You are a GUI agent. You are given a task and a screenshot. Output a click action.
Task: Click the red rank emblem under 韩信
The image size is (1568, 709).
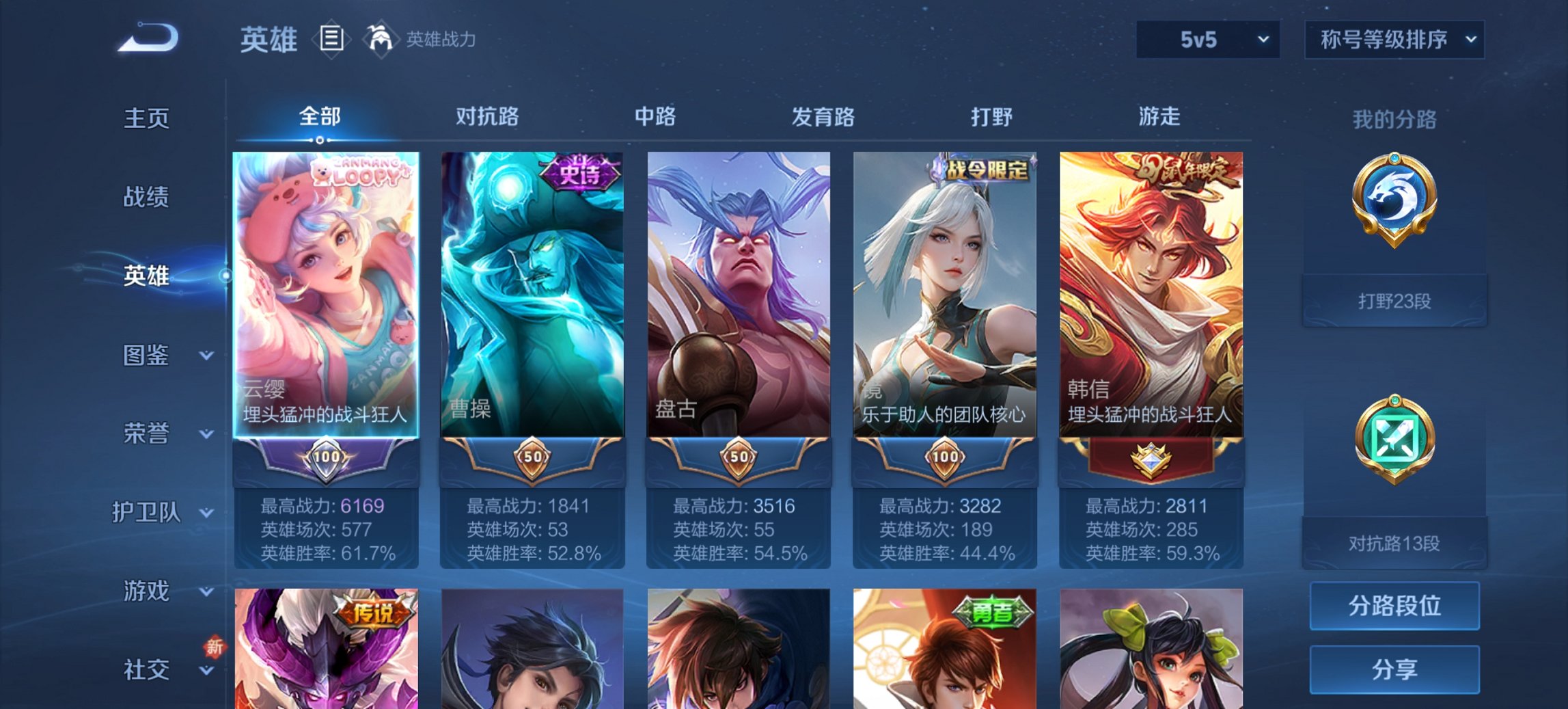[1150, 460]
